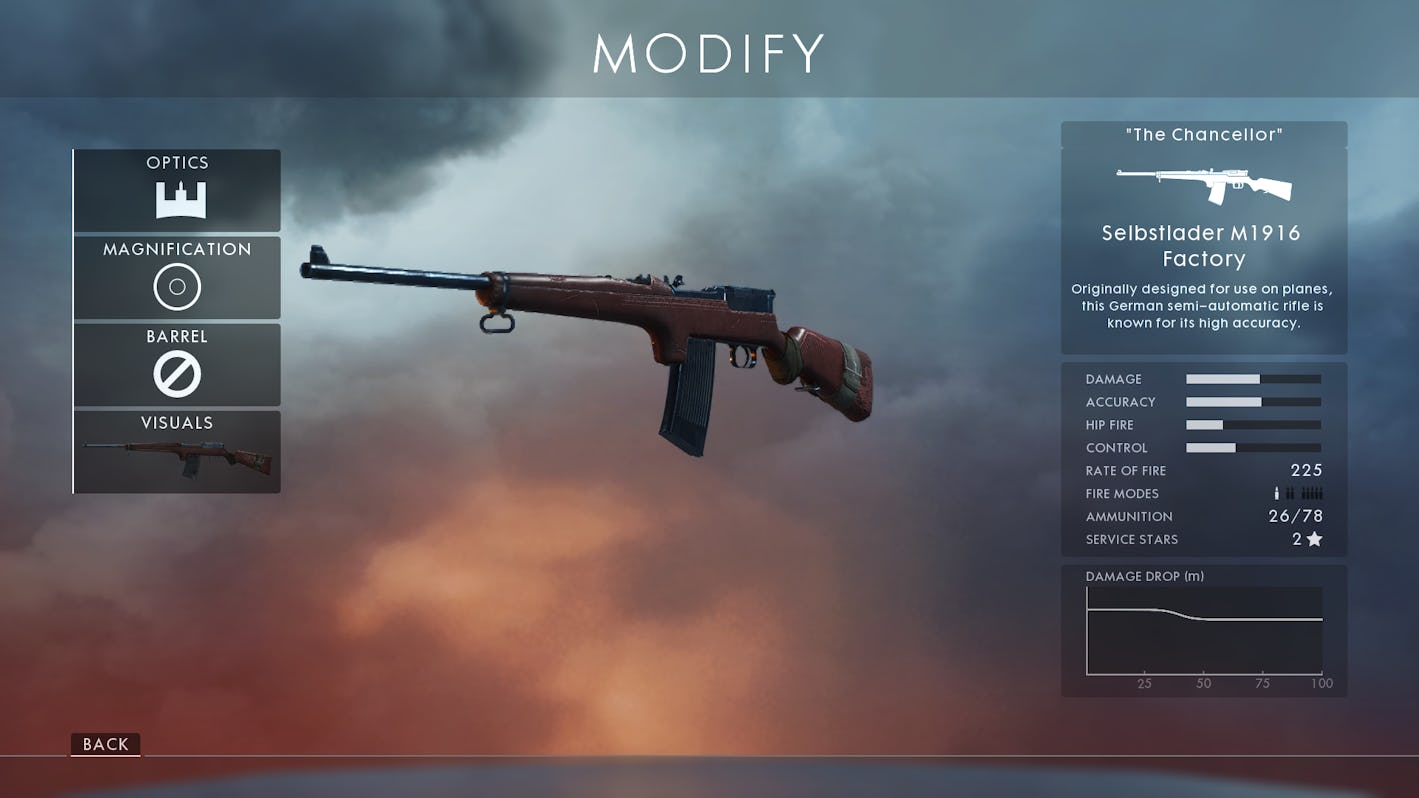The height and width of the screenshot is (798, 1419).
Task: Click the service star icon
Action: (1315, 539)
